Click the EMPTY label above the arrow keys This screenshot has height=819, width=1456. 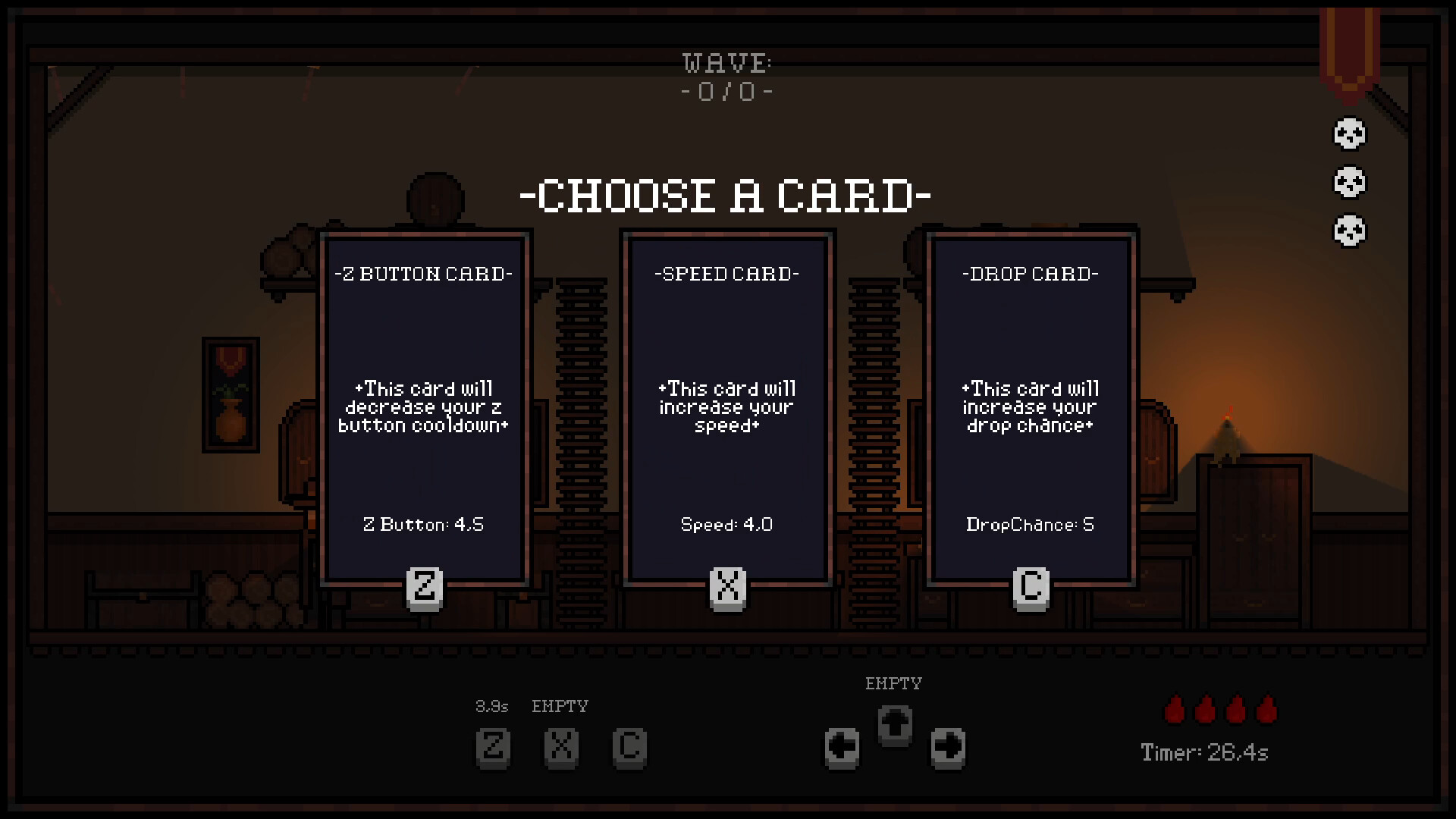tap(895, 683)
